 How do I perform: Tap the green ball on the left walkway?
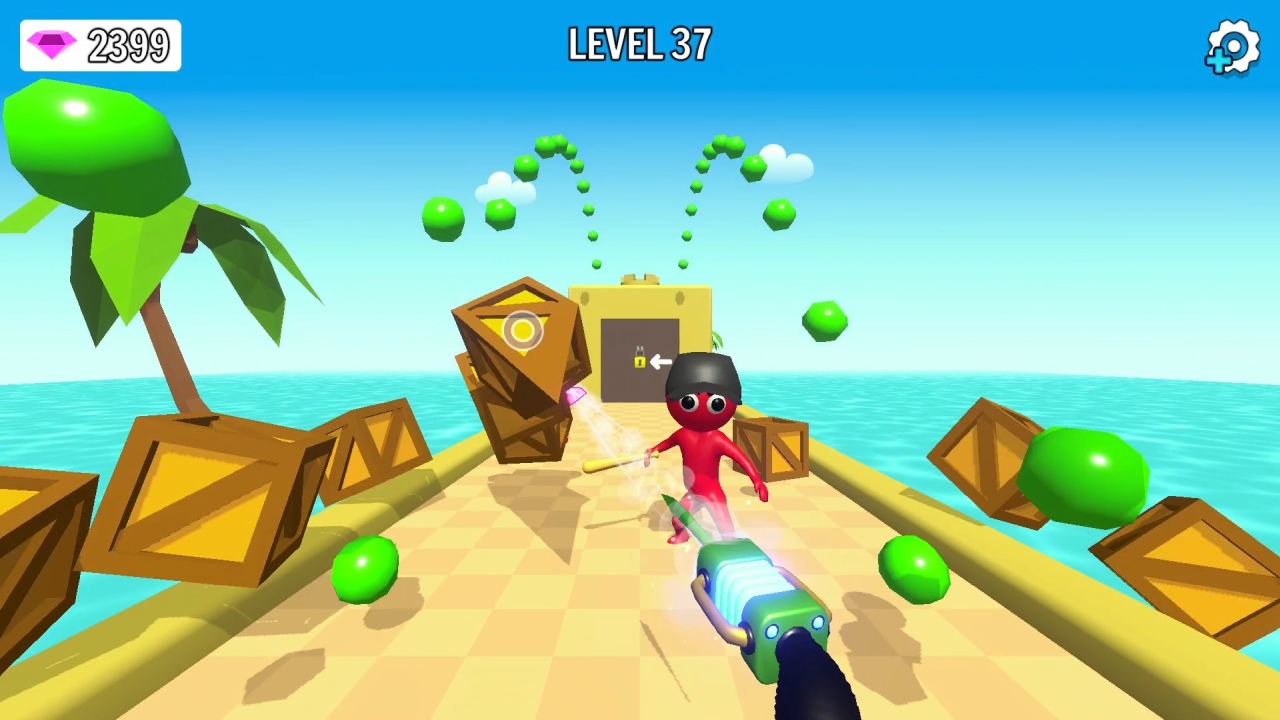click(368, 570)
